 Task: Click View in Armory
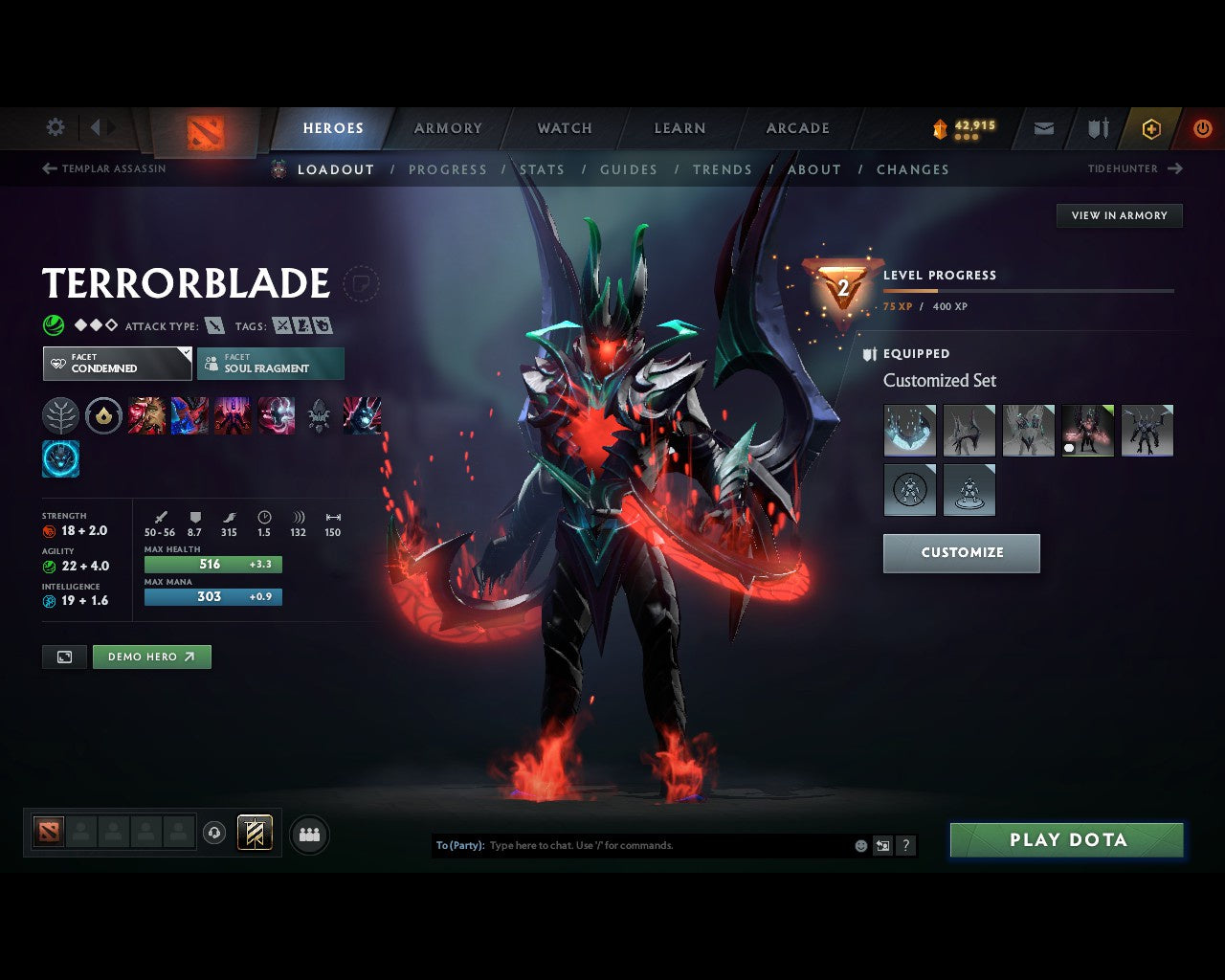pyautogui.click(x=1119, y=215)
